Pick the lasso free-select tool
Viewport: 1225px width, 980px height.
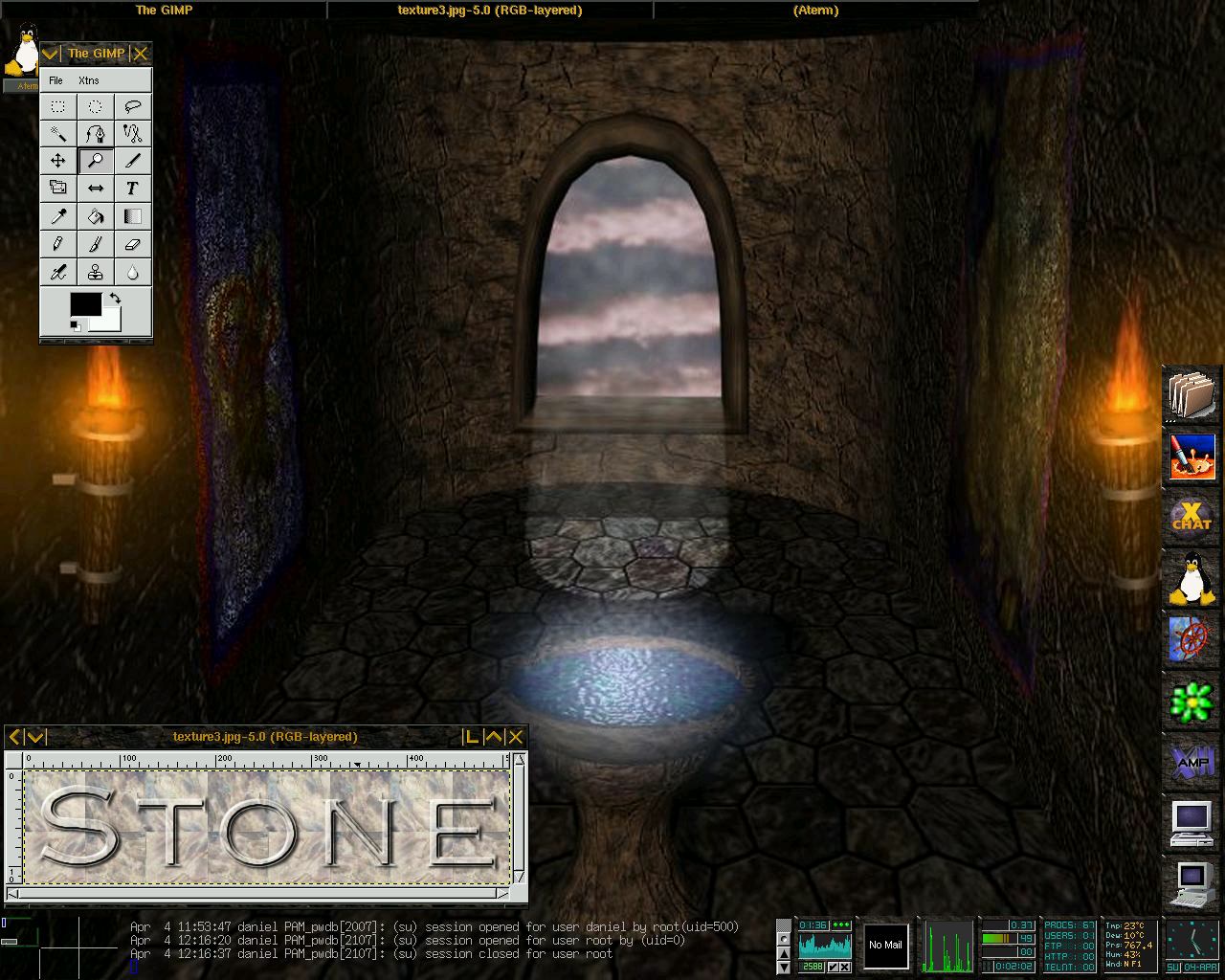click(x=133, y=107)
